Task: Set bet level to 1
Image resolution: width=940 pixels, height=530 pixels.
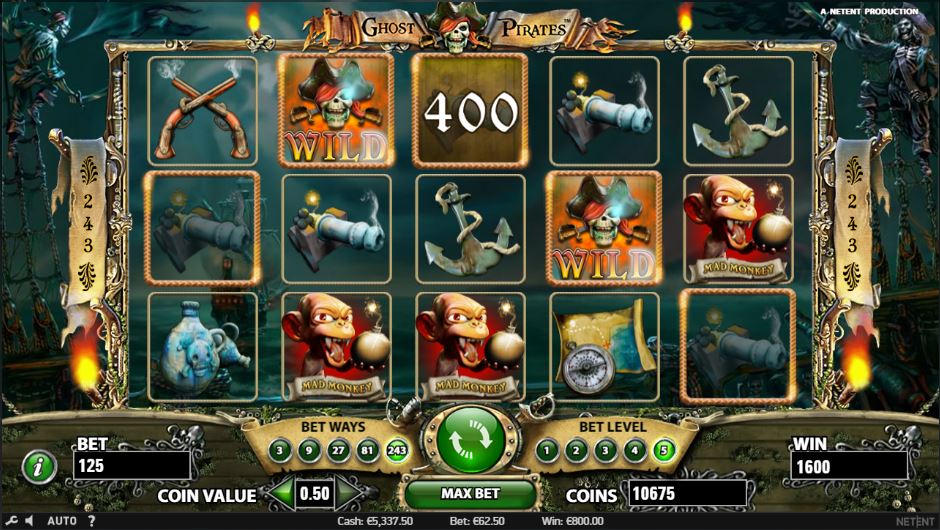Action: (546, 451)
